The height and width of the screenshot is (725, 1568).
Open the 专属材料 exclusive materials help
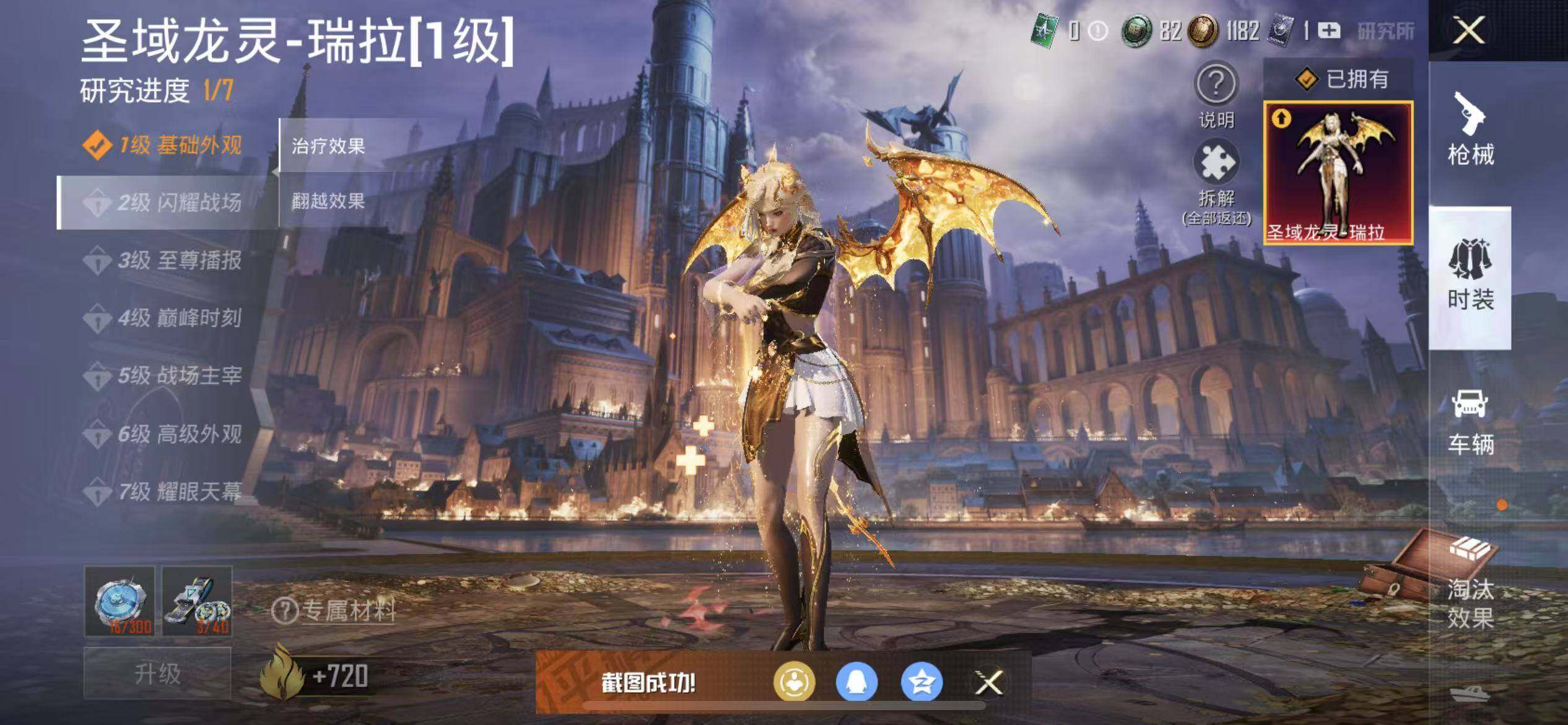334,611
